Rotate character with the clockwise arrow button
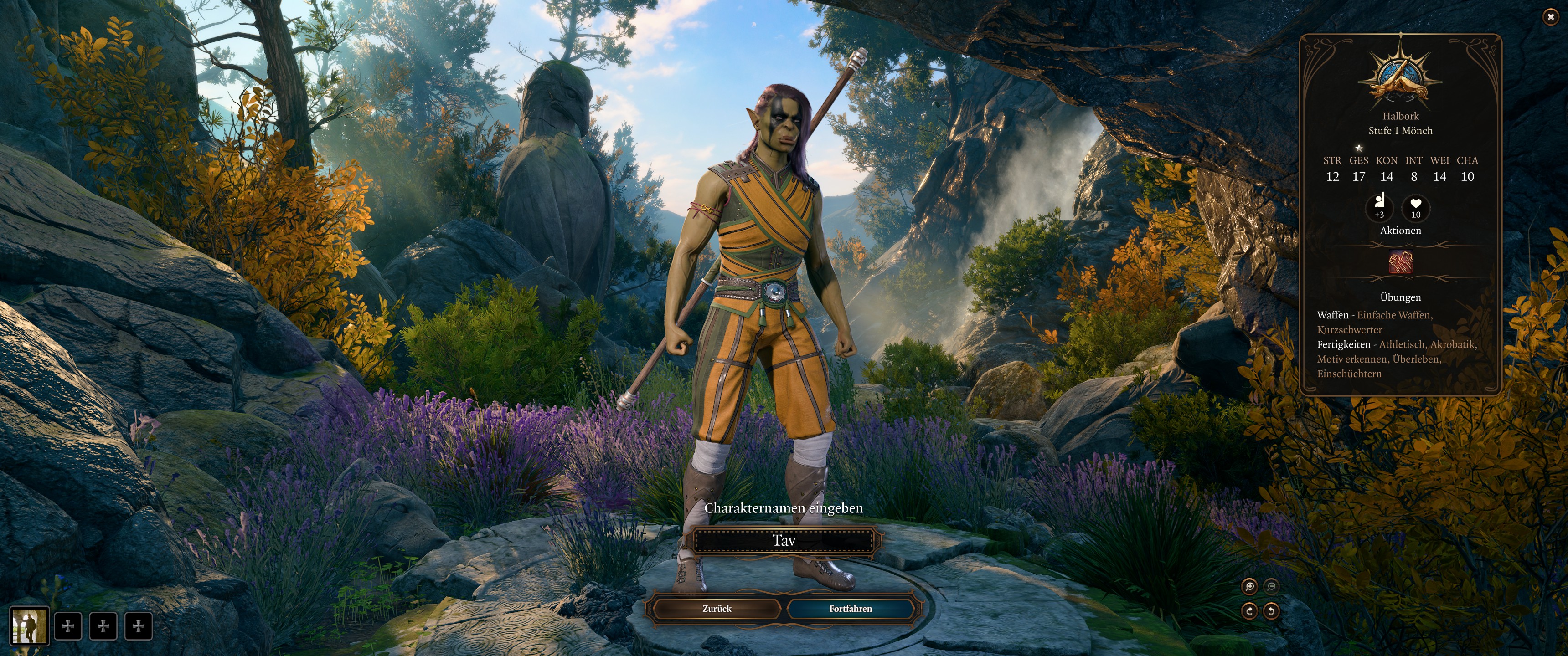 (x=1250, y=610)
